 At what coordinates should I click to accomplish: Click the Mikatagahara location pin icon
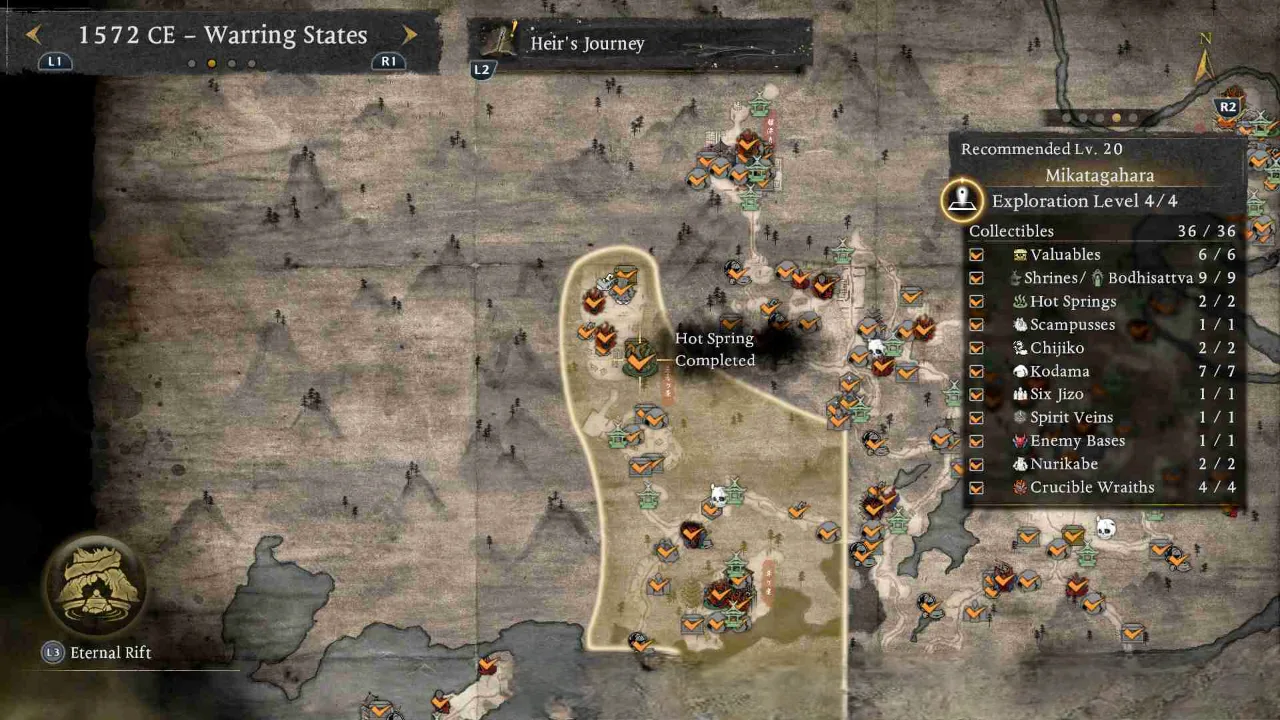point(962,198)
